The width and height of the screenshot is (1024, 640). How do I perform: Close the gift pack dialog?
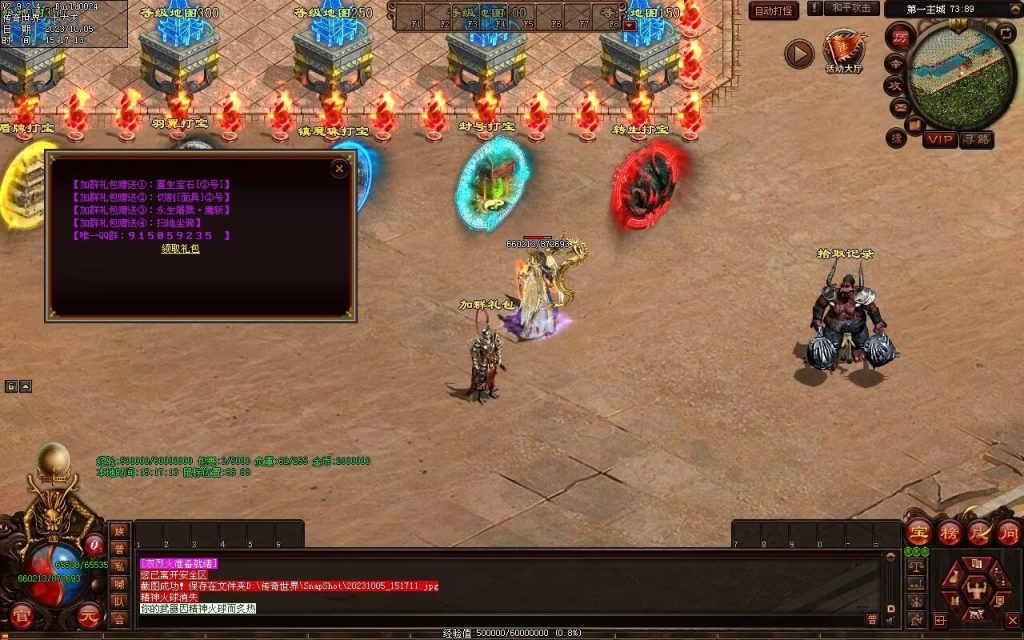[x=340, y=169]
